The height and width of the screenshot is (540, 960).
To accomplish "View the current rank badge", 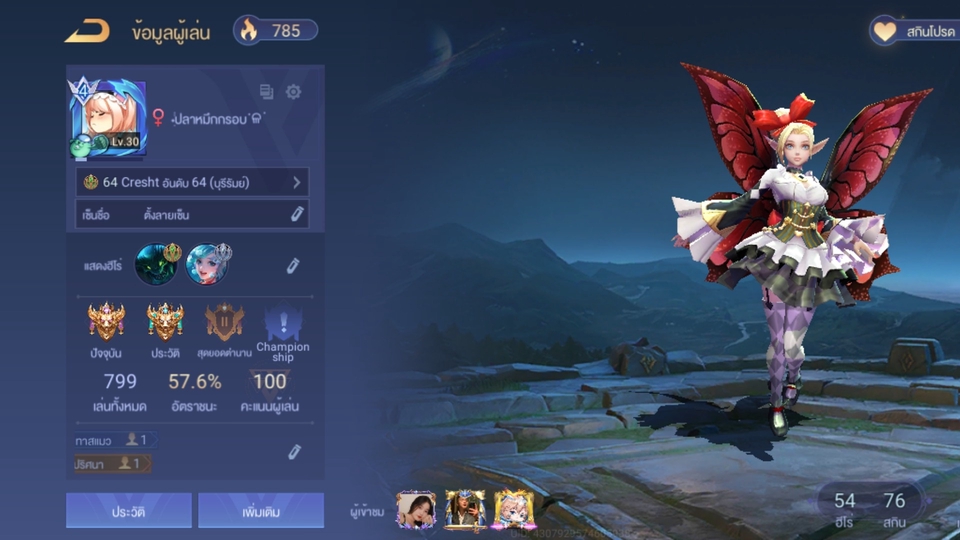I will coord(106,322).
